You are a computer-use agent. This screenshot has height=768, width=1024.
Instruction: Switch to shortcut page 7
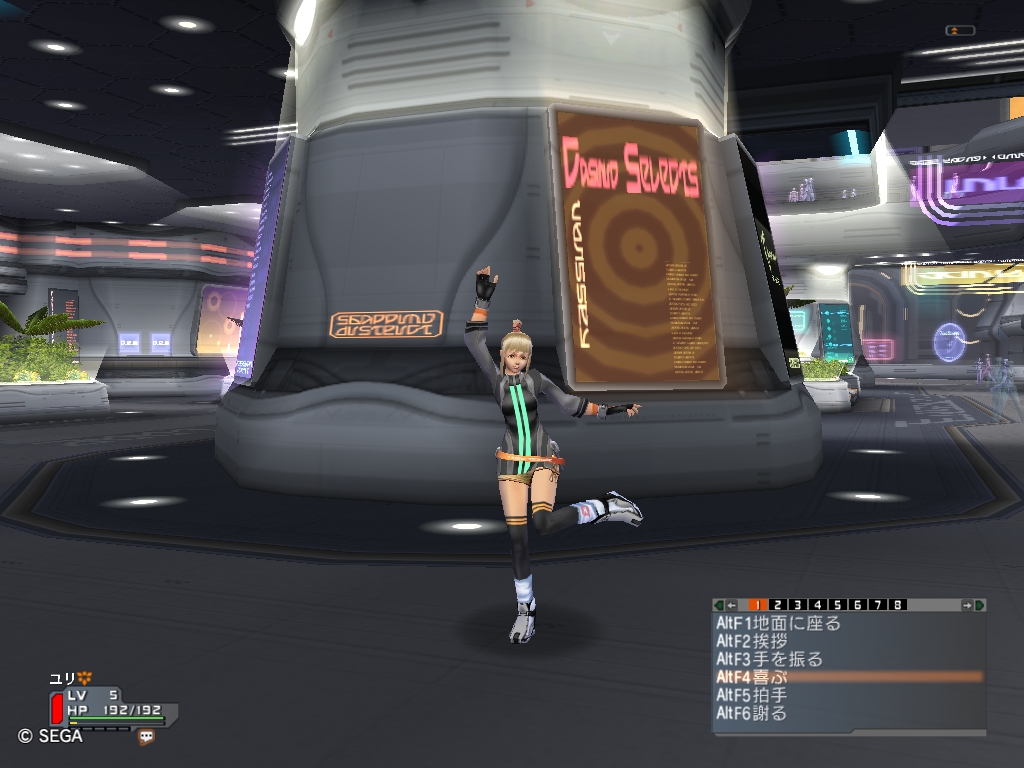[878, 605]
